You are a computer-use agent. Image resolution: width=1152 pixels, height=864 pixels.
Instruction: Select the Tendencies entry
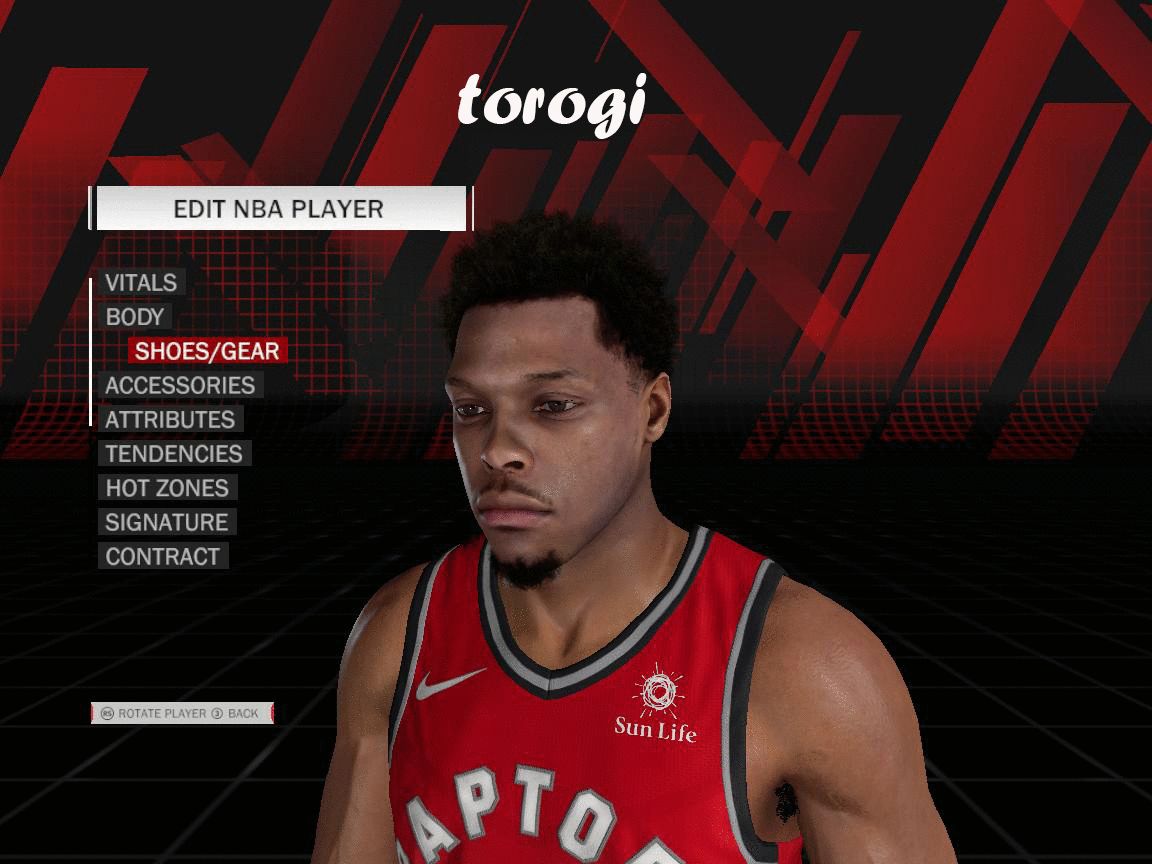pyautogui.click(x=174, y=454)
